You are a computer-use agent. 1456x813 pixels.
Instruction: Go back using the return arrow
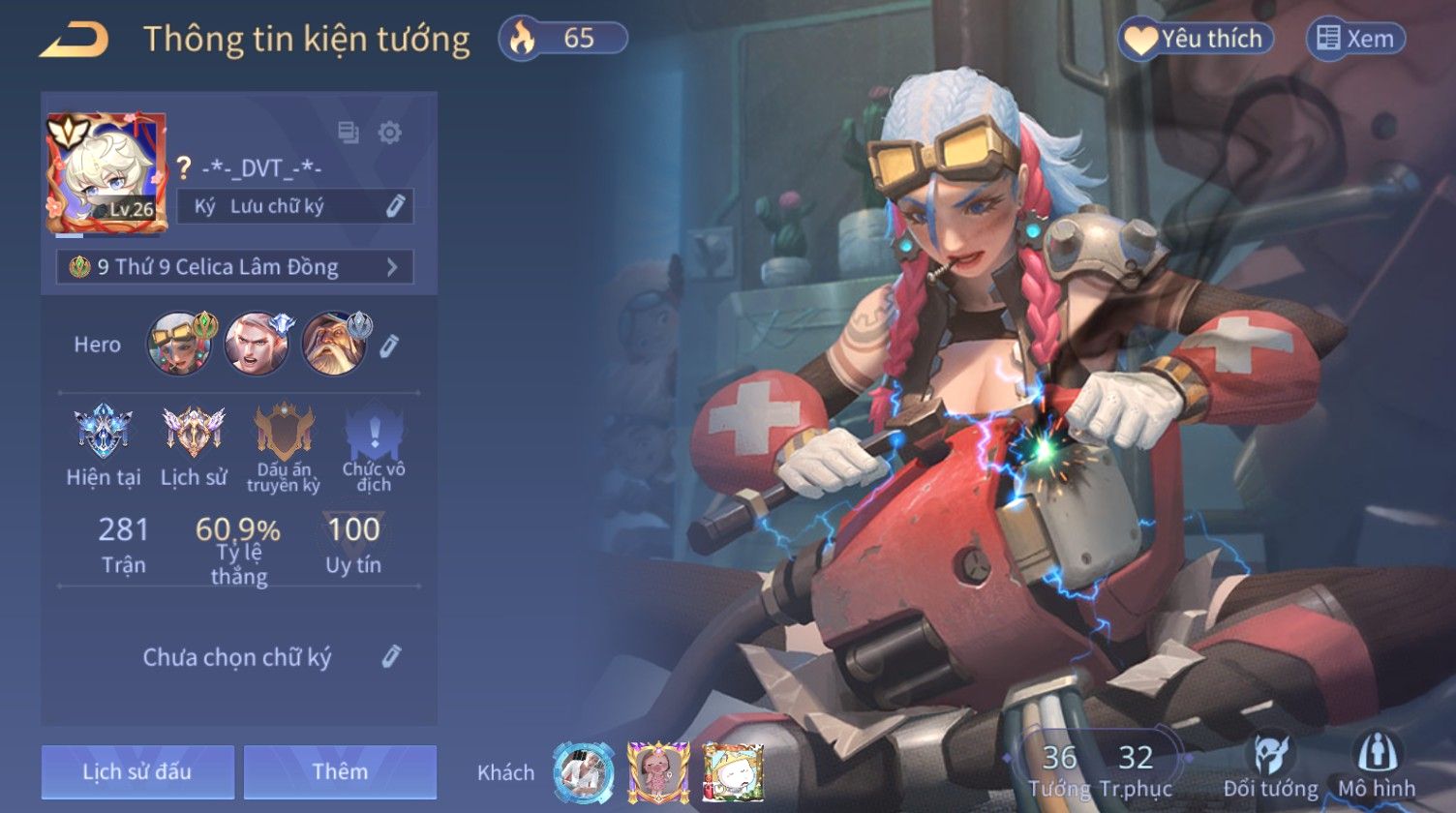74,40
